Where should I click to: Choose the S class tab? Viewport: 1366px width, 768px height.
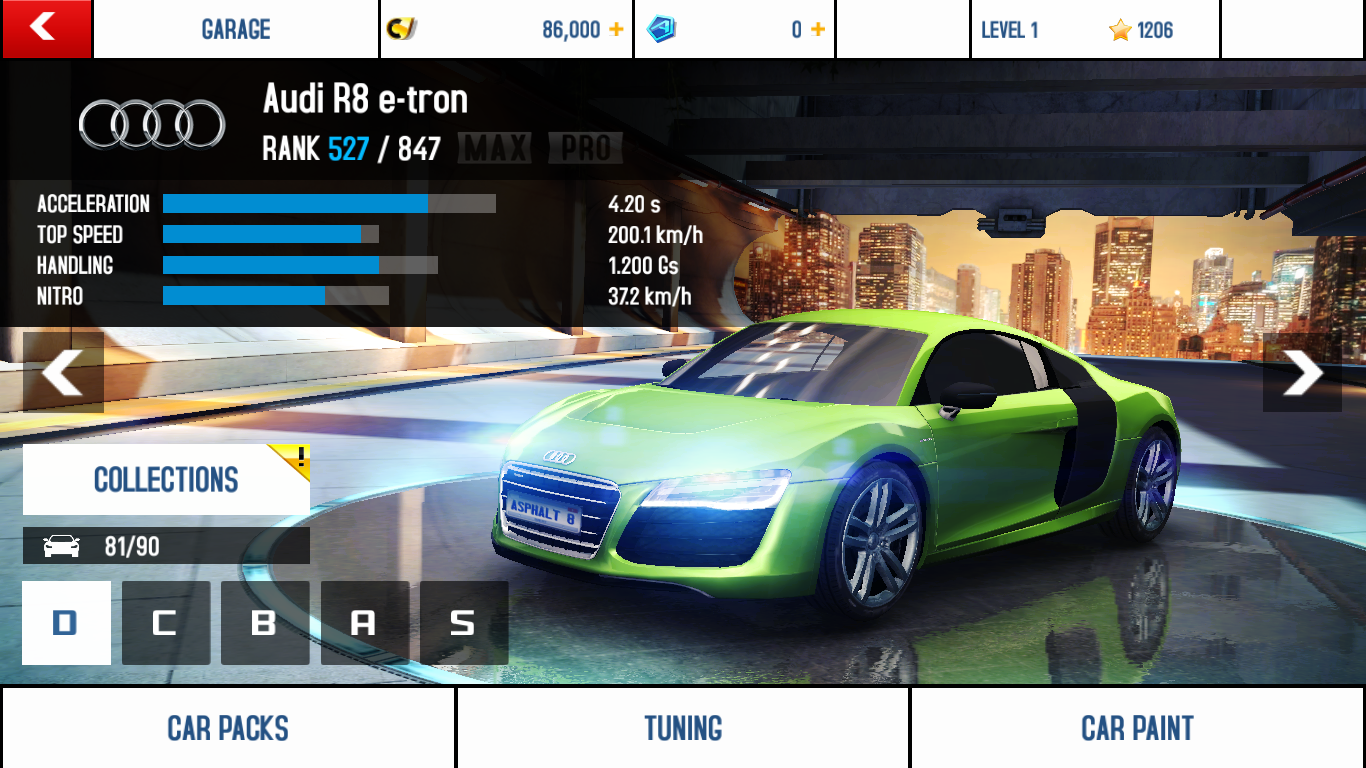463,623
